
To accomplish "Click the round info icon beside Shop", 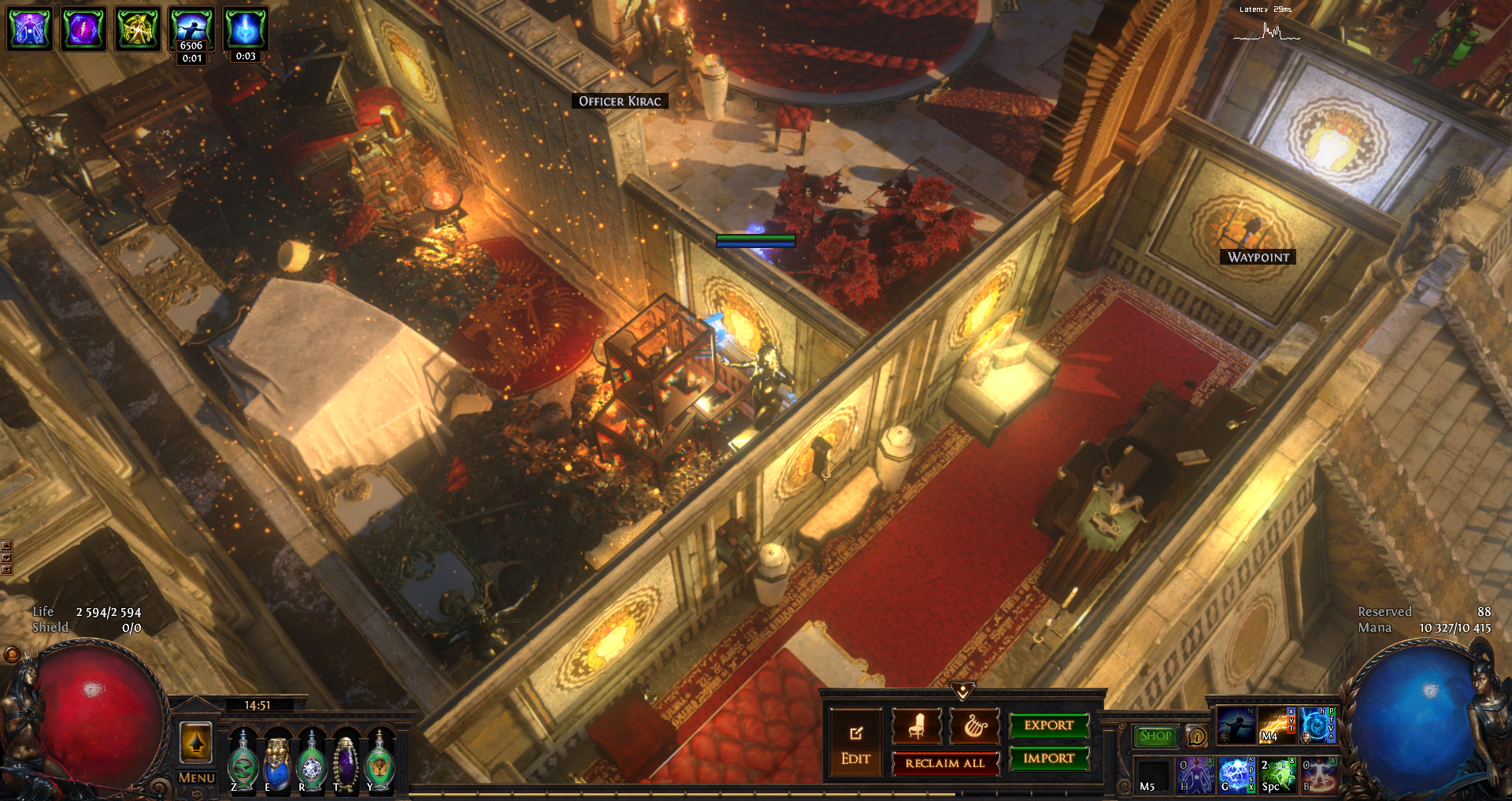I will click(x=1196, y=736).
